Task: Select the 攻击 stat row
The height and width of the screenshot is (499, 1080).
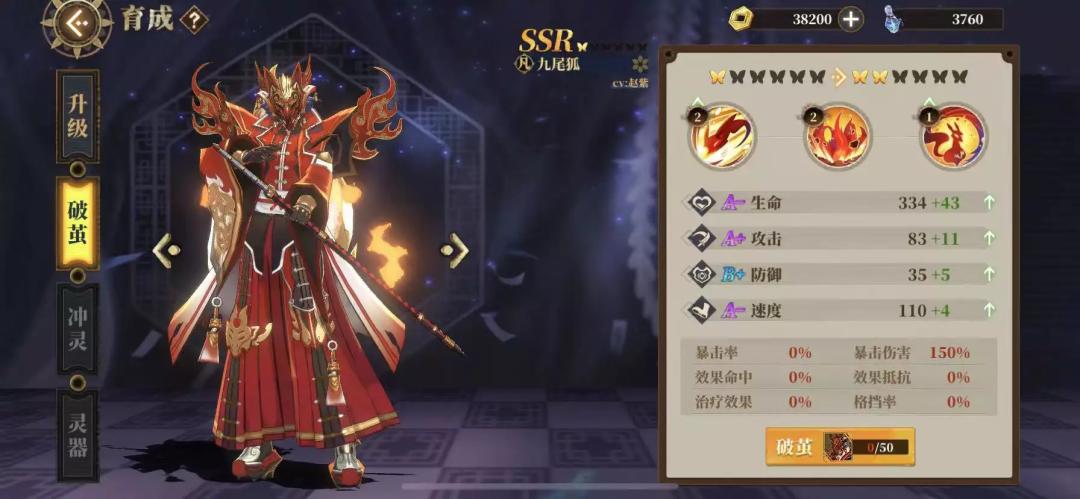Action: 840,238
